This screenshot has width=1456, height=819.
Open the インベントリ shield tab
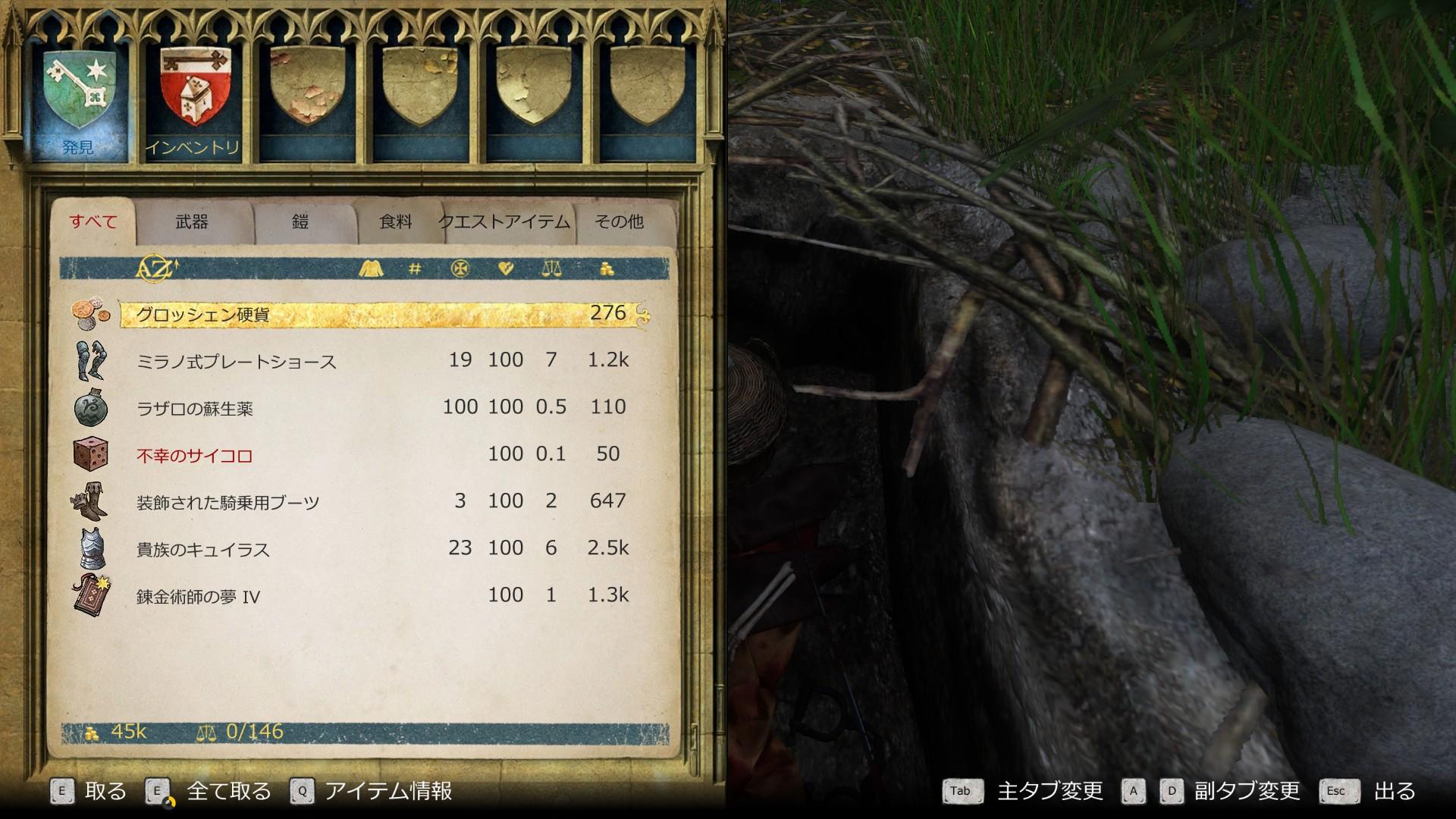tap(191, 99)
